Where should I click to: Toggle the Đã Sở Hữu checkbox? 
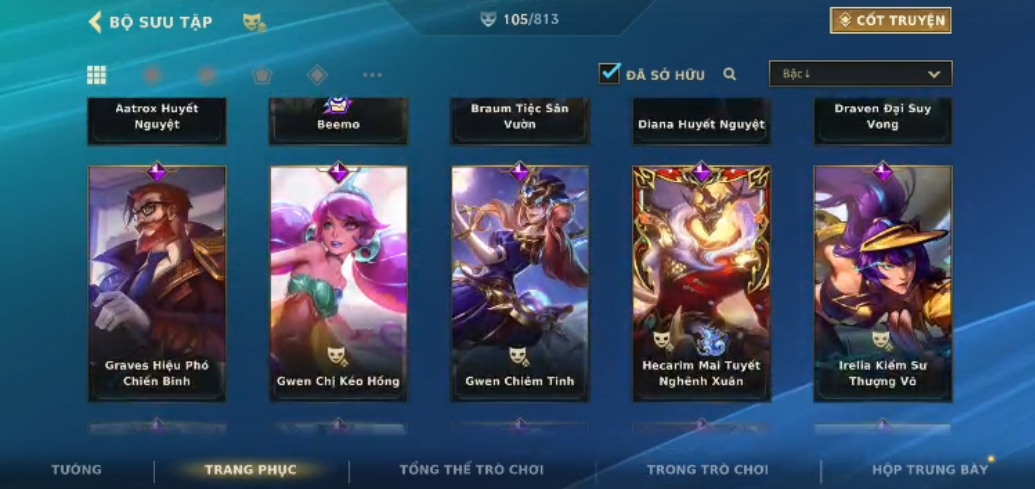[609, 73]
